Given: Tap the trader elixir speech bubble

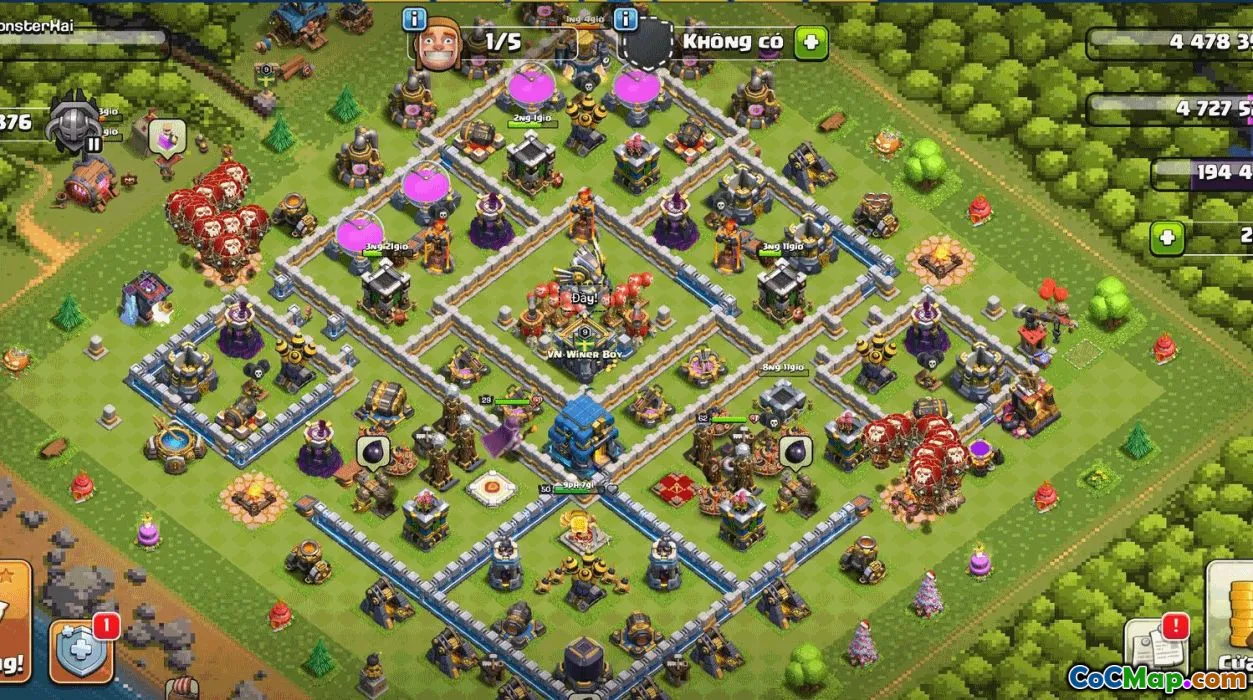Looking at the screenshot, I should tap(166, 138).
